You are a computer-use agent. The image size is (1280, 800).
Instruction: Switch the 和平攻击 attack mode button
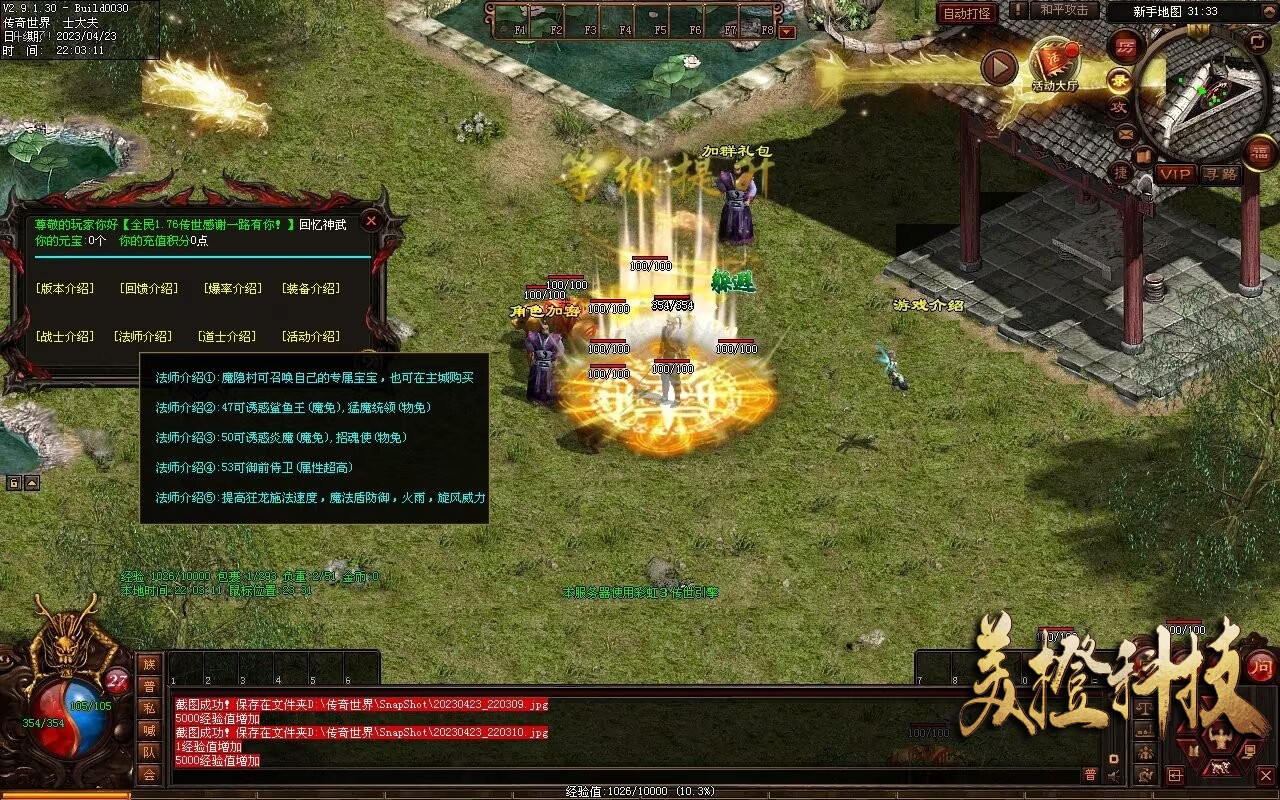pyautogui.click(x=1063, y=11)
